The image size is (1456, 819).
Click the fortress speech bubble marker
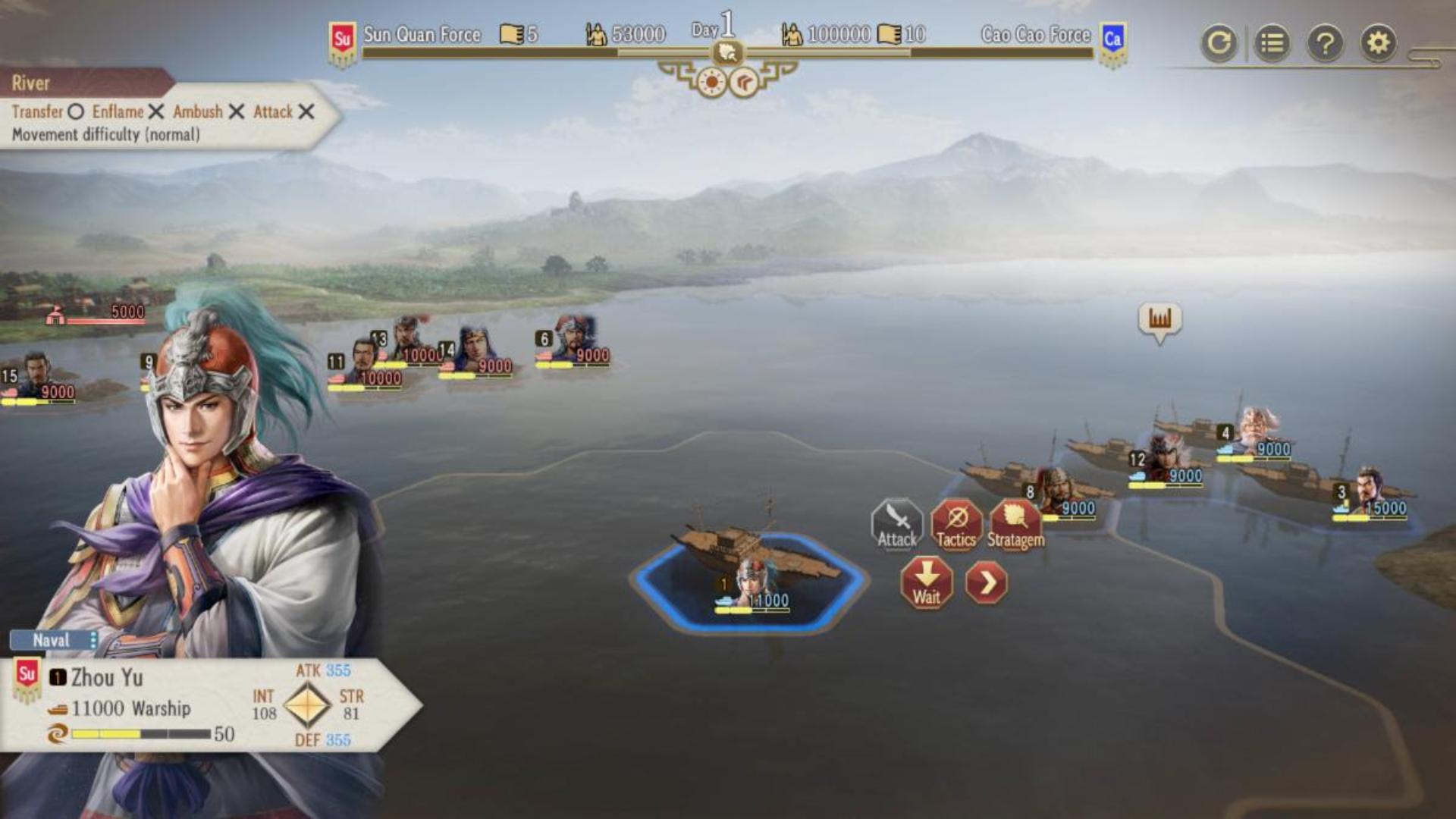click(1159, 320)
